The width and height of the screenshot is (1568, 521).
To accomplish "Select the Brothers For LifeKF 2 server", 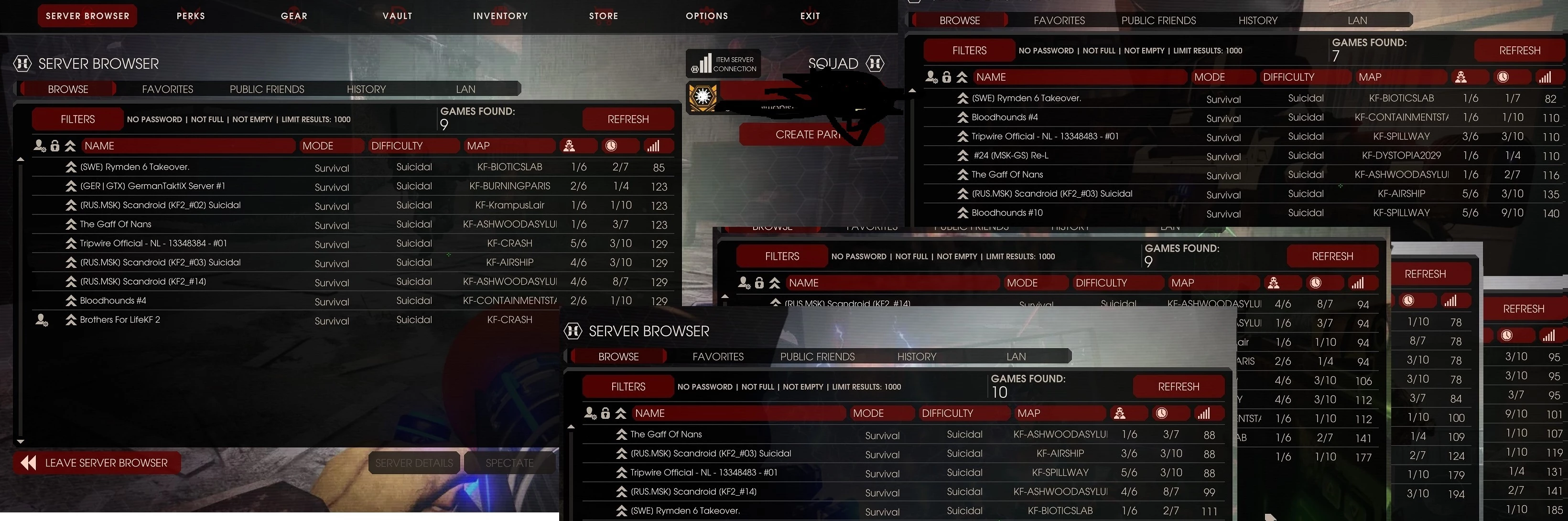I will (120, 320).
